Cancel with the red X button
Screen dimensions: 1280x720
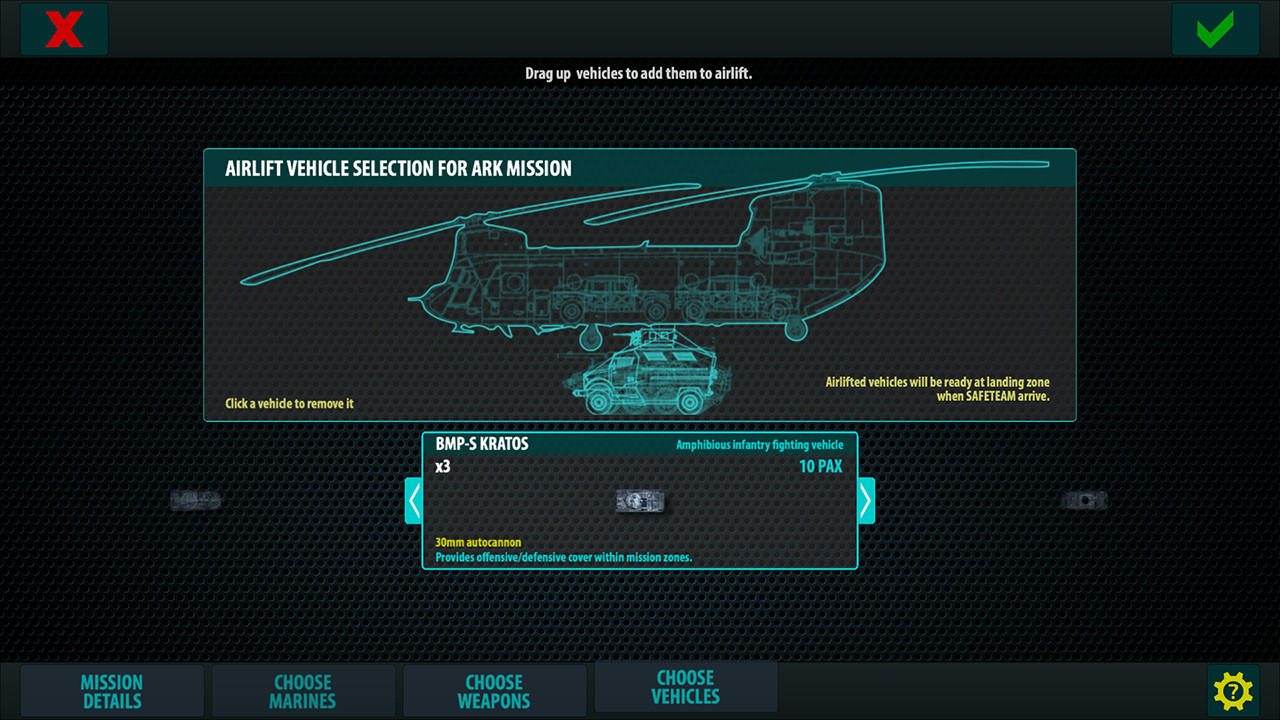pos(64,29)
